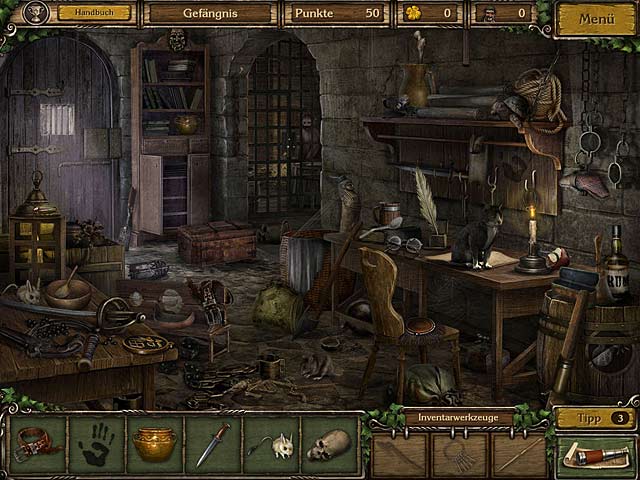Pick the key ring inventory tool

coord(459,455)
